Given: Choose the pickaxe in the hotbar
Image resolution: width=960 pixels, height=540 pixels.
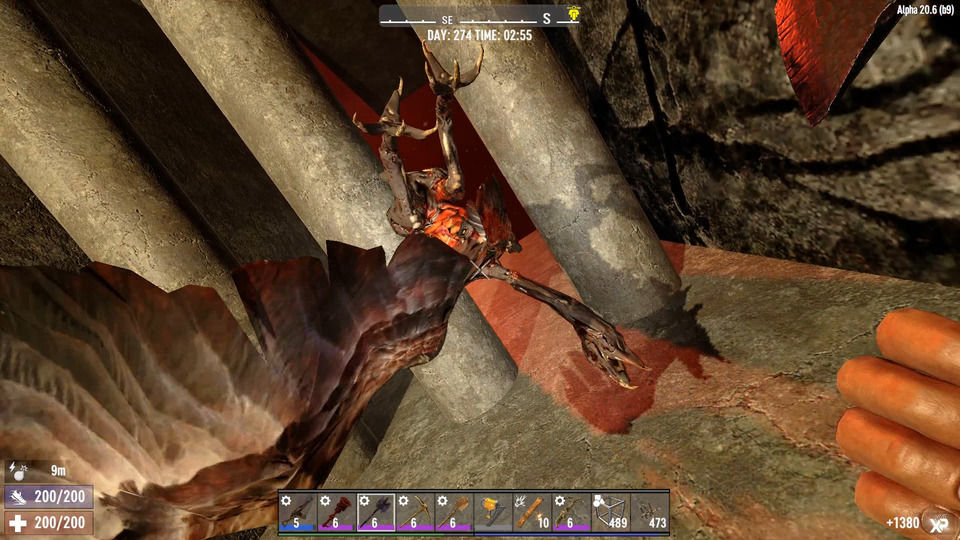Looking at the screenshot, I should pyautogui.click(x=414, y=512).
